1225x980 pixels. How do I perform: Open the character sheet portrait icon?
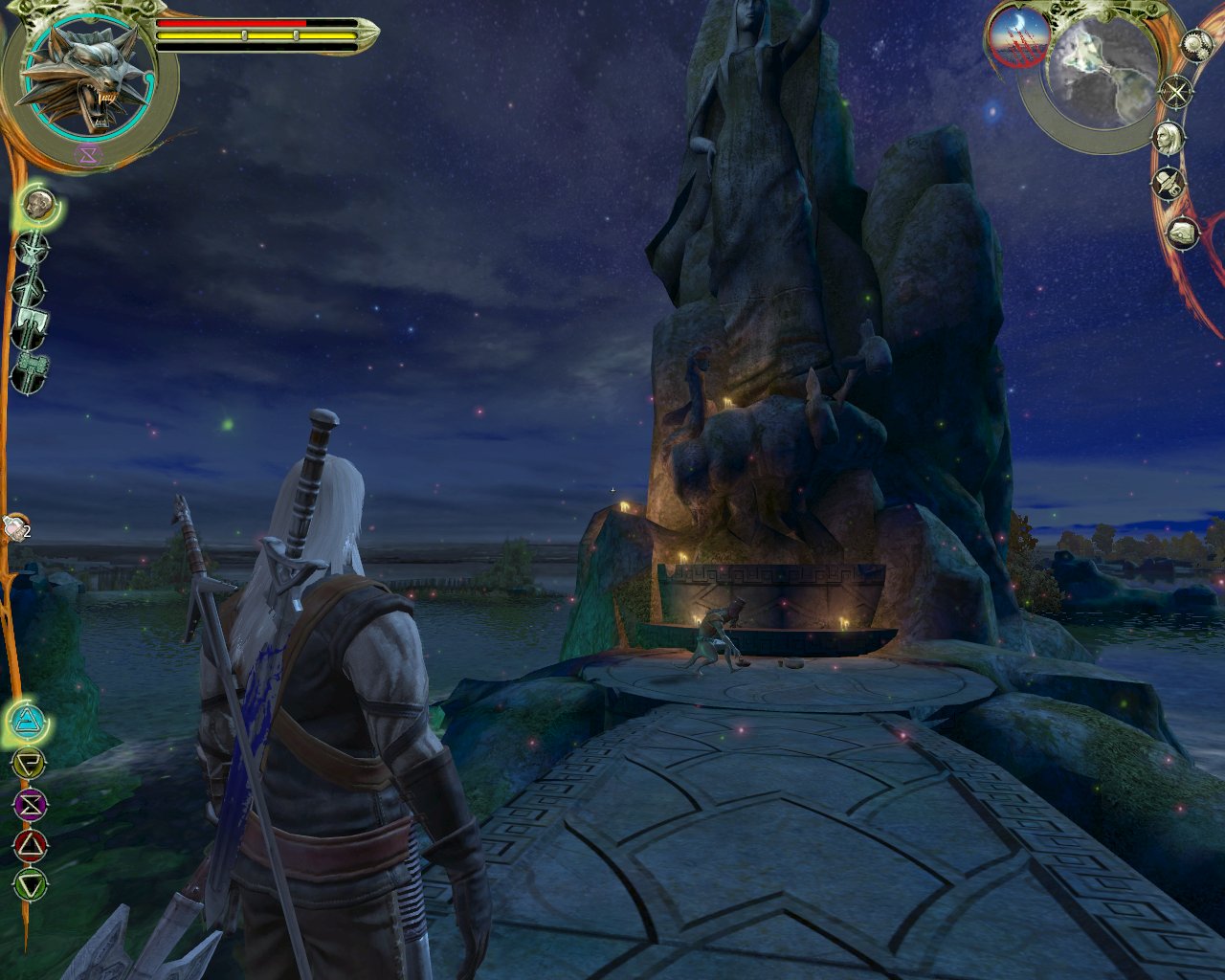coord(1168,137)
